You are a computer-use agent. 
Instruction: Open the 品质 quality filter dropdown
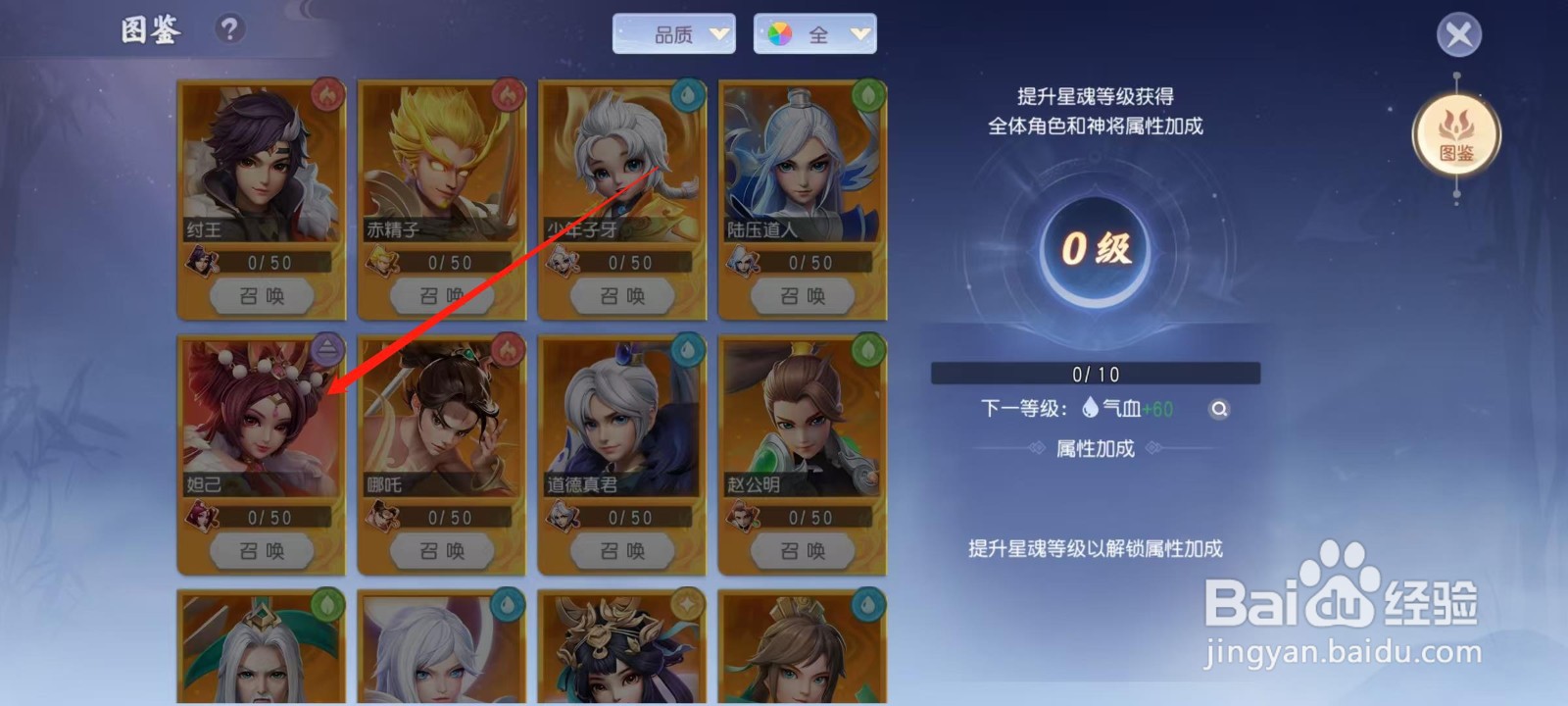(x=674, y=33)
